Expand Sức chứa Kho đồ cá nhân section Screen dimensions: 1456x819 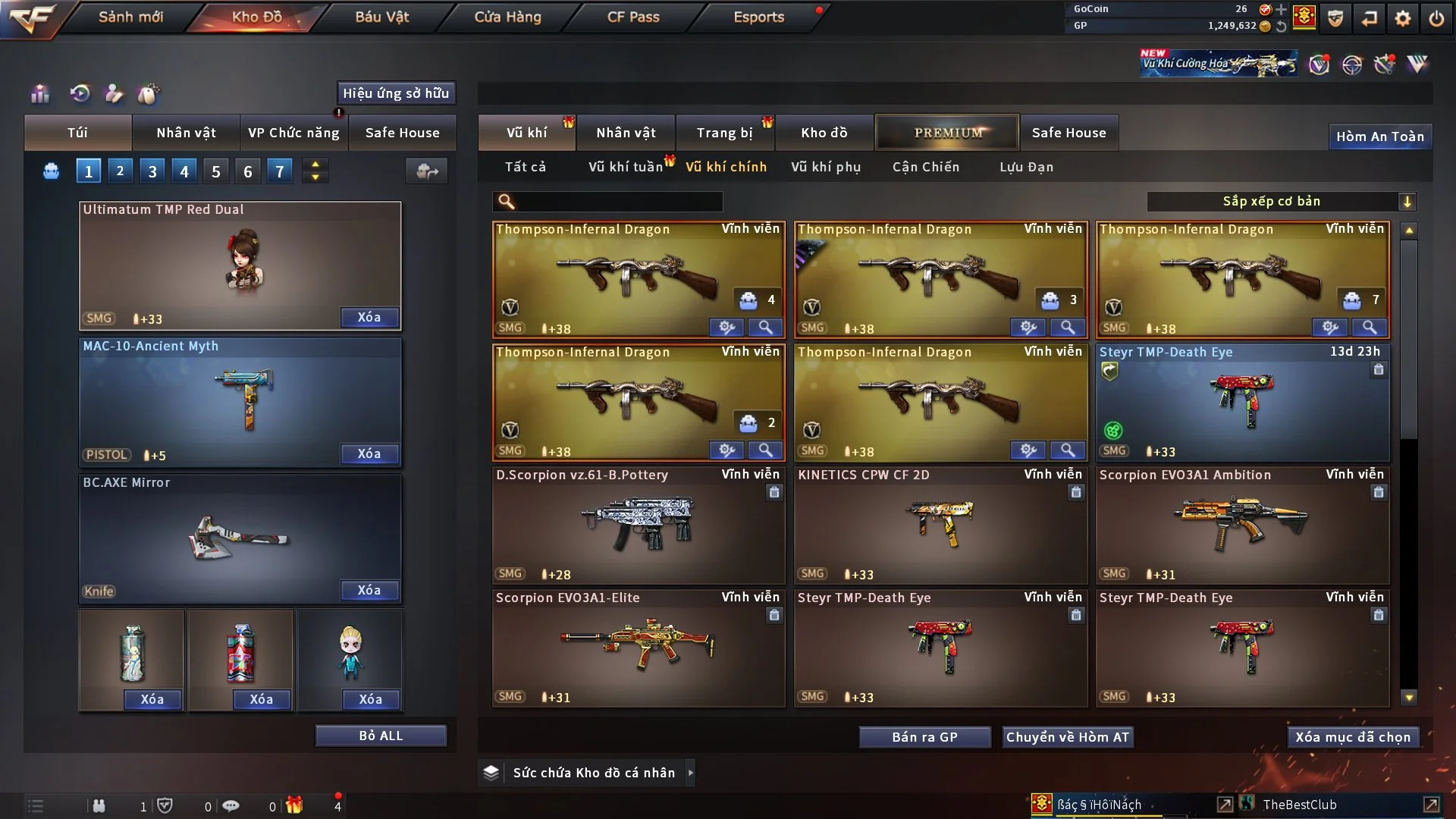coord(691,773)
